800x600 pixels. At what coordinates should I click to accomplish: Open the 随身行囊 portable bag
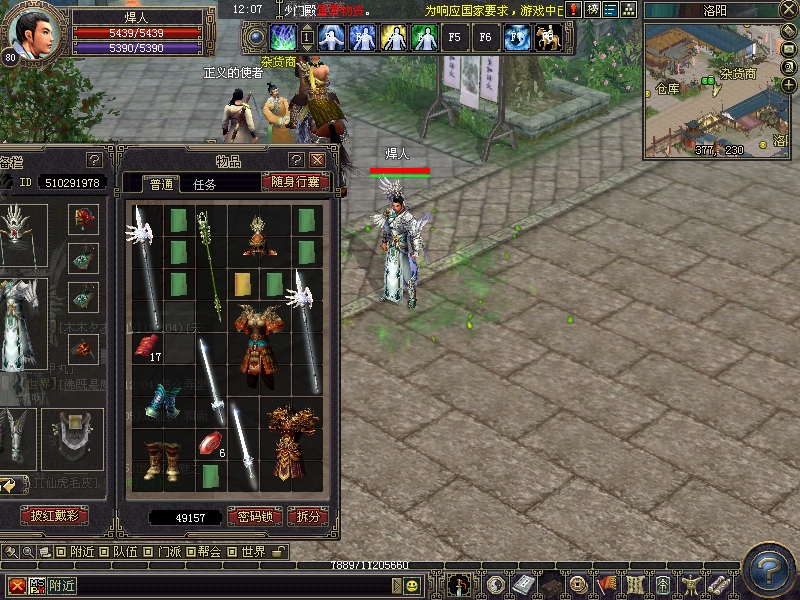(295, 182)
